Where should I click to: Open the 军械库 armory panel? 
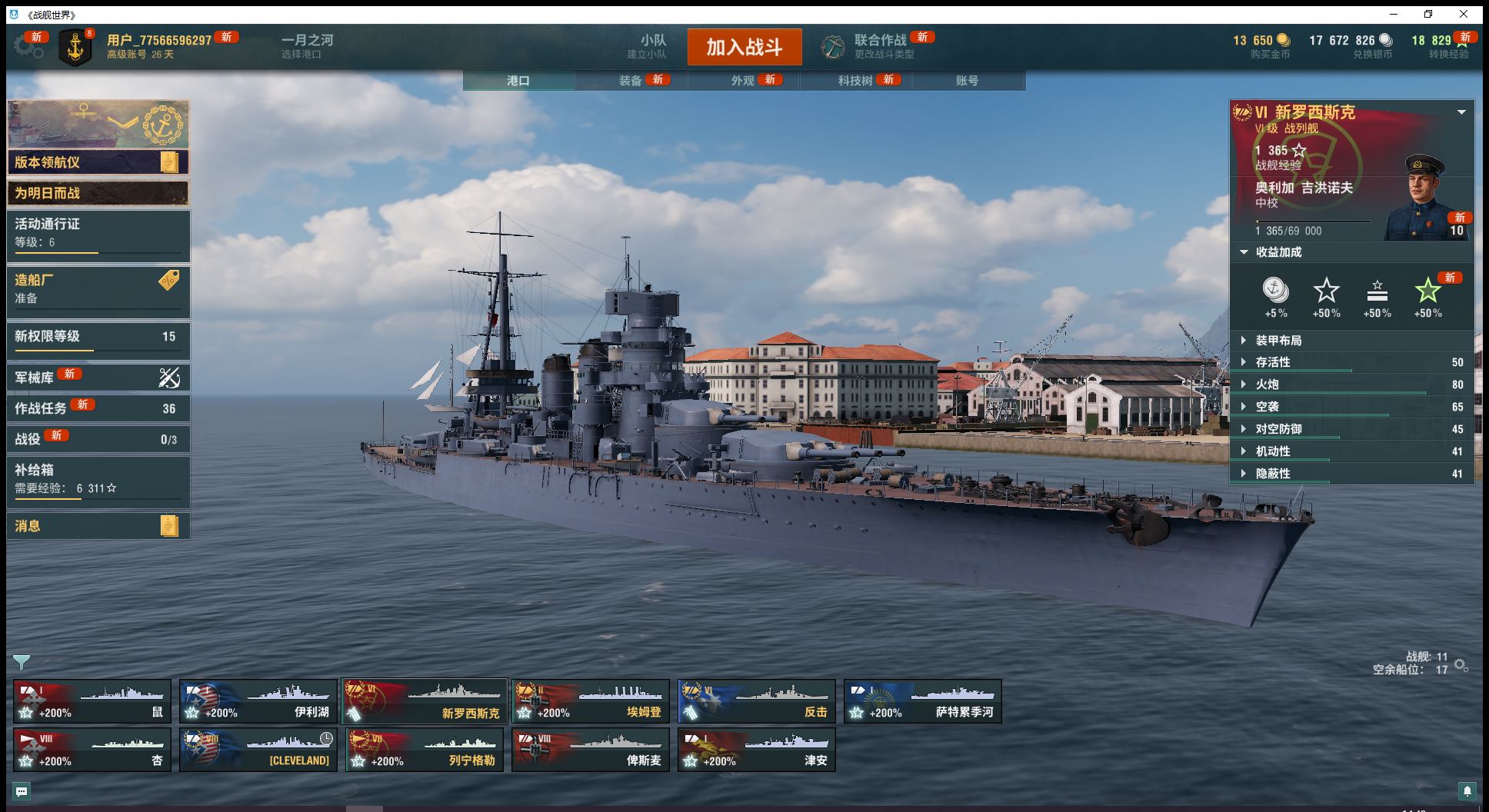click(98, 378)
